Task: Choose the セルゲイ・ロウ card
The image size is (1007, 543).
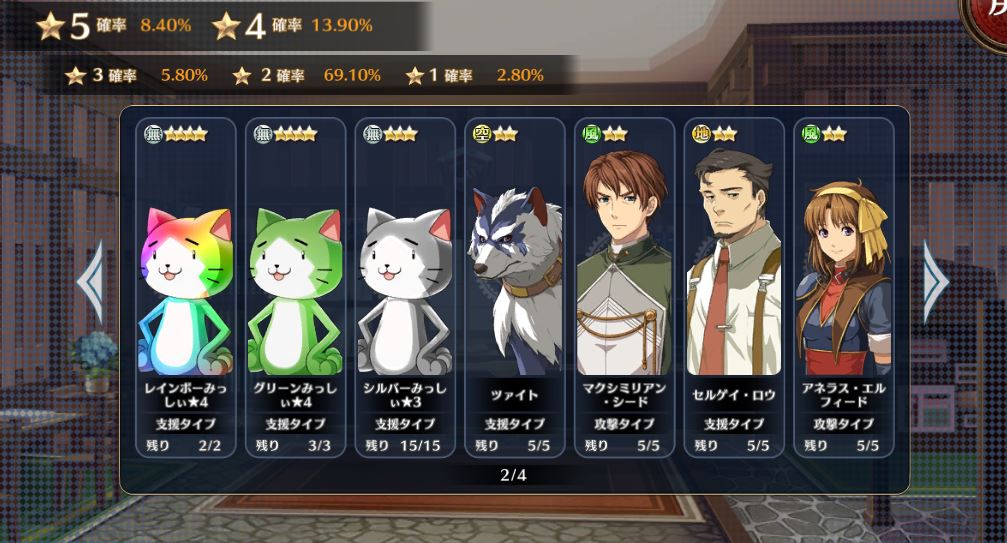Action: point(735,288)
